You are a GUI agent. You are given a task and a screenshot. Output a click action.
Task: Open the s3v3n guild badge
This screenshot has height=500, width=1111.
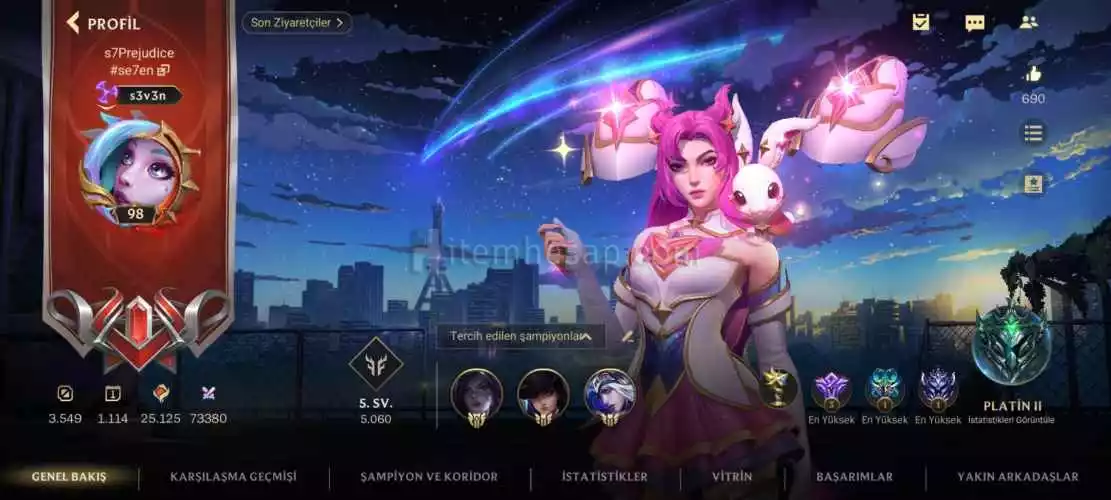(x=139, y=95)
